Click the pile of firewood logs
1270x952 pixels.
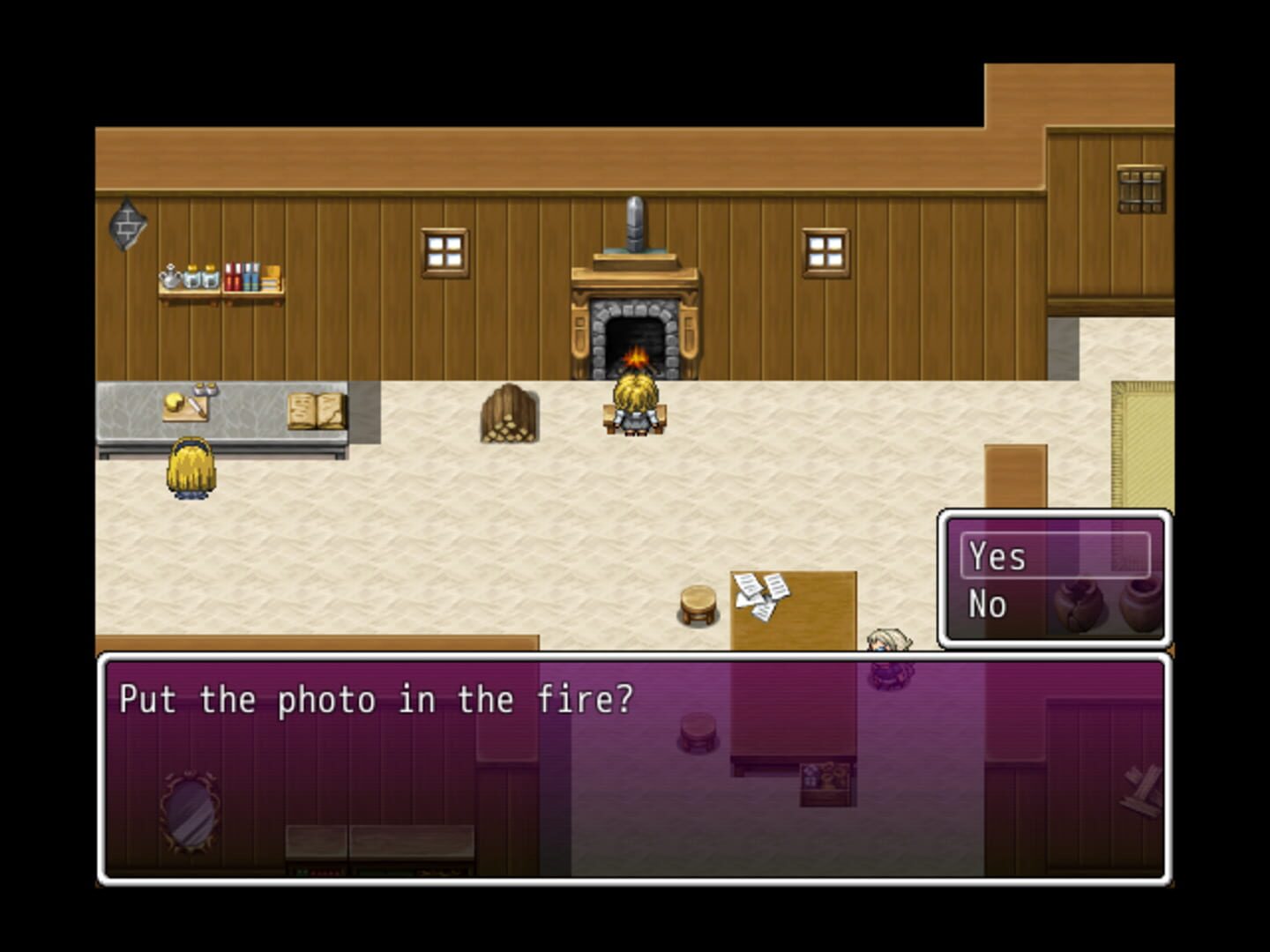509,414
